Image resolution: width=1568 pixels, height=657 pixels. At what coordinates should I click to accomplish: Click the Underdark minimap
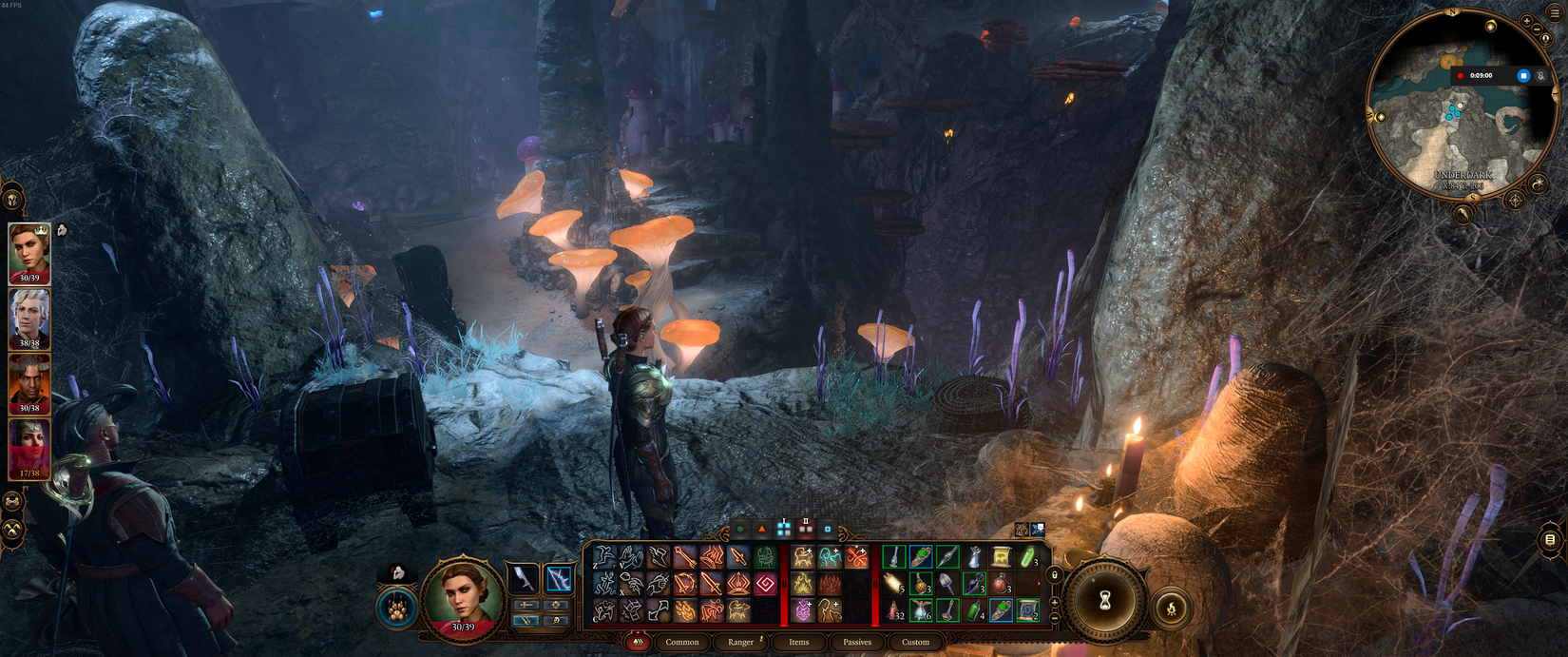coord(1454,124)
